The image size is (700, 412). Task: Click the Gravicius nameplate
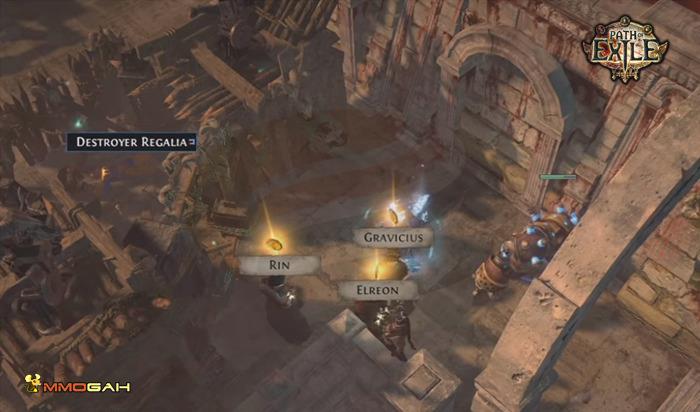pos(393,237)
